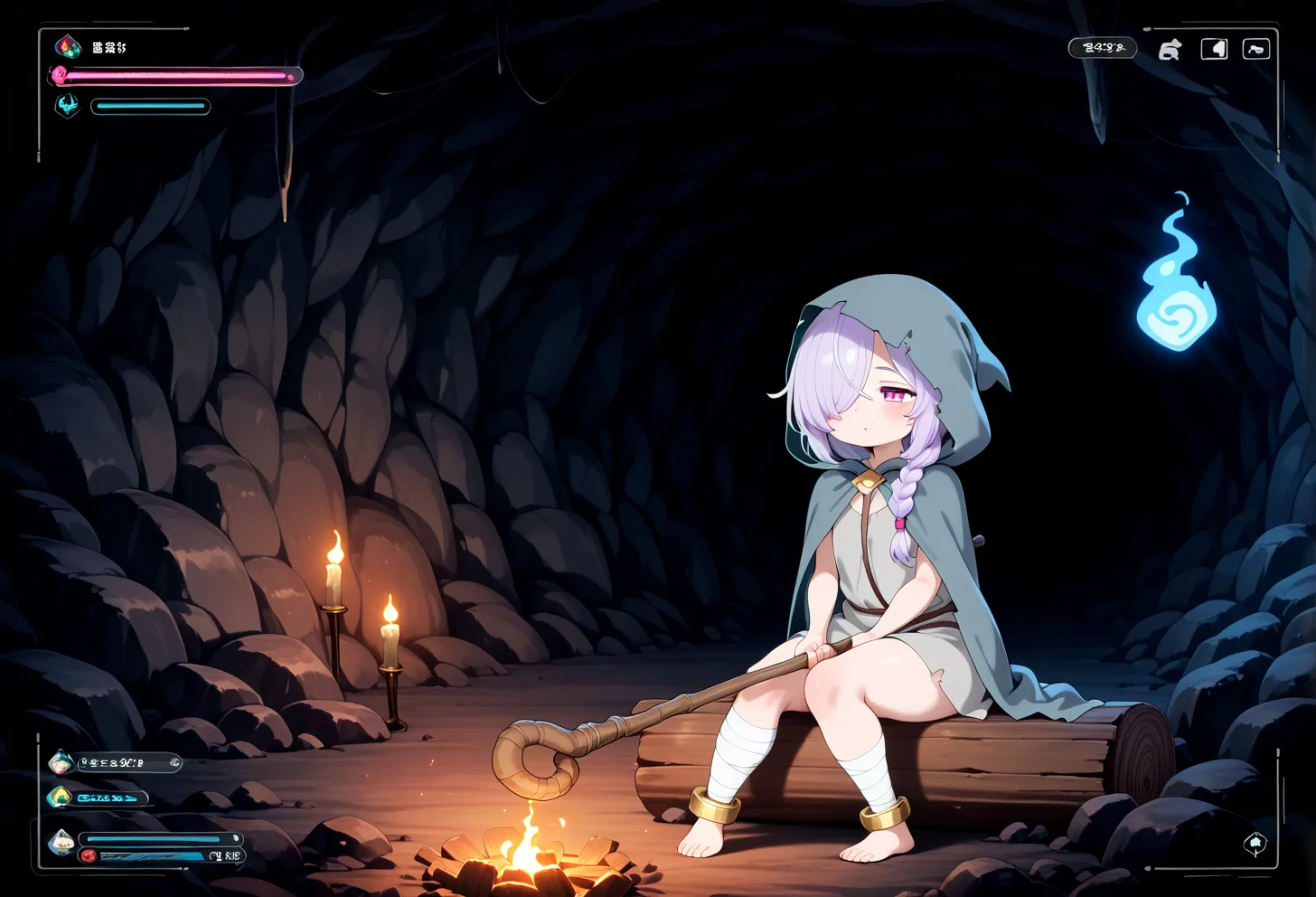Choose the yellow-green gem portrait icon
Viewport: 1316px width, 897px height.
[x=60, y=798]
